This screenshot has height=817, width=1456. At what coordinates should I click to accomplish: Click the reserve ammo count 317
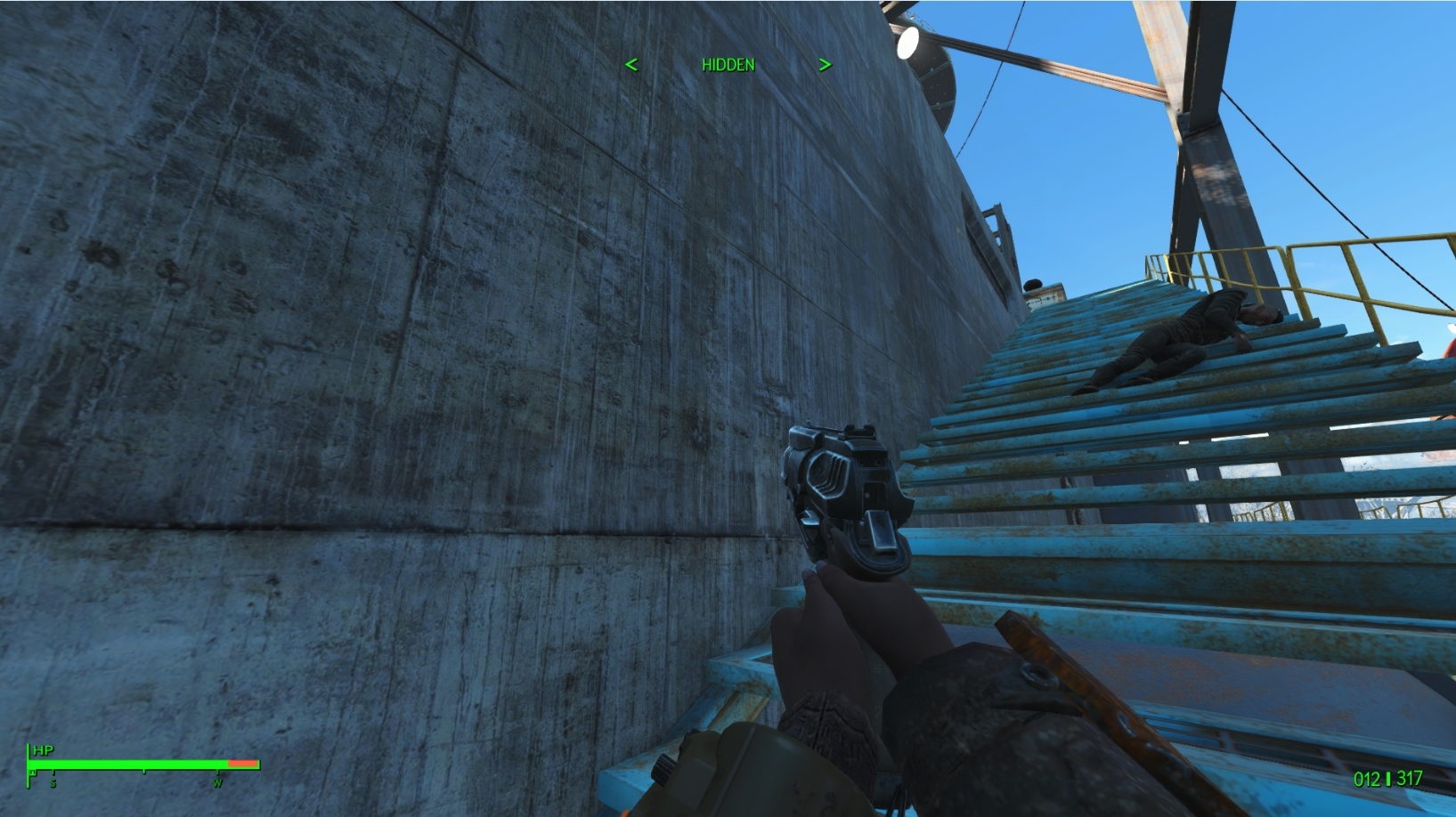(x=1411, y=778)
